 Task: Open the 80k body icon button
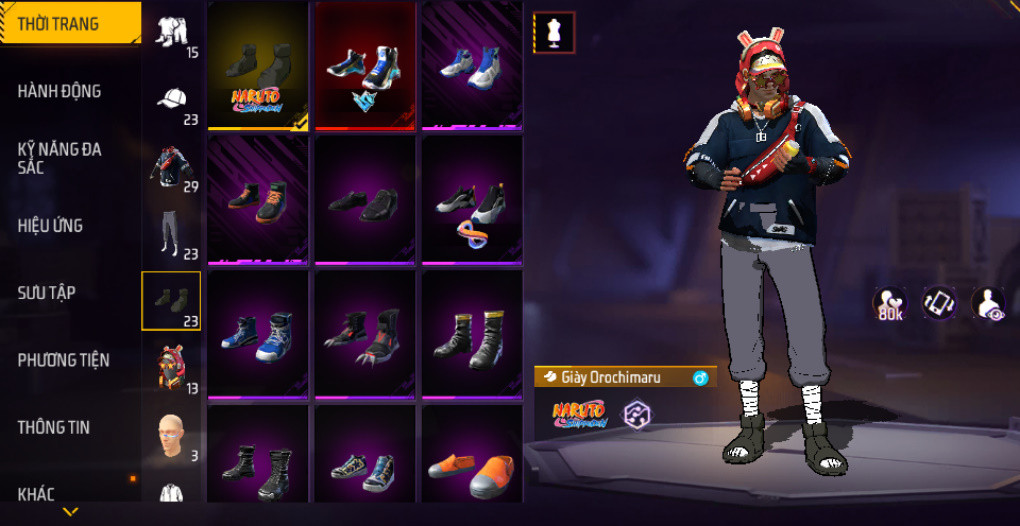pyautogui.click(x=889, y=304)
